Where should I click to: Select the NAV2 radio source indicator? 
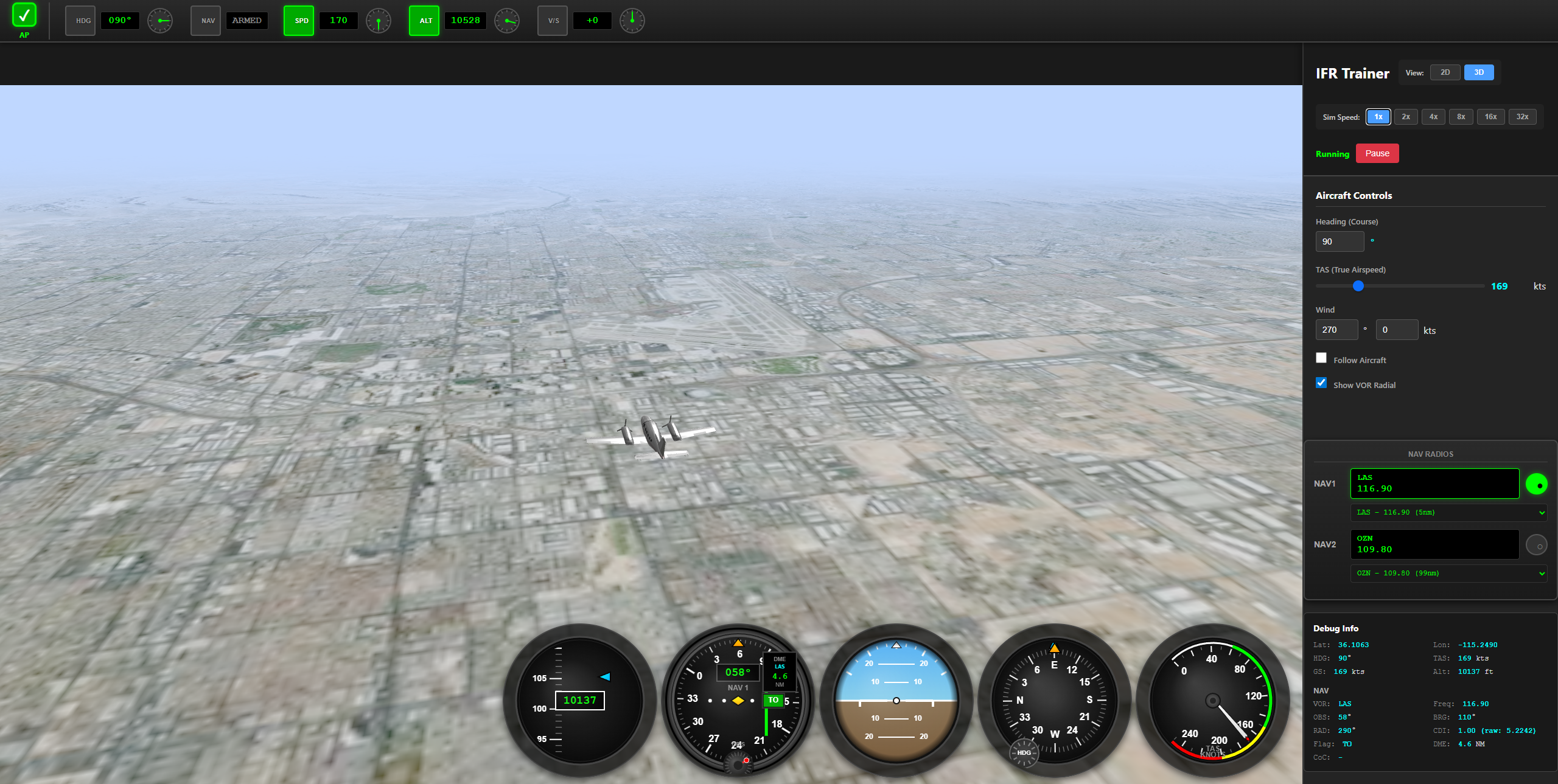(1537, 544)
